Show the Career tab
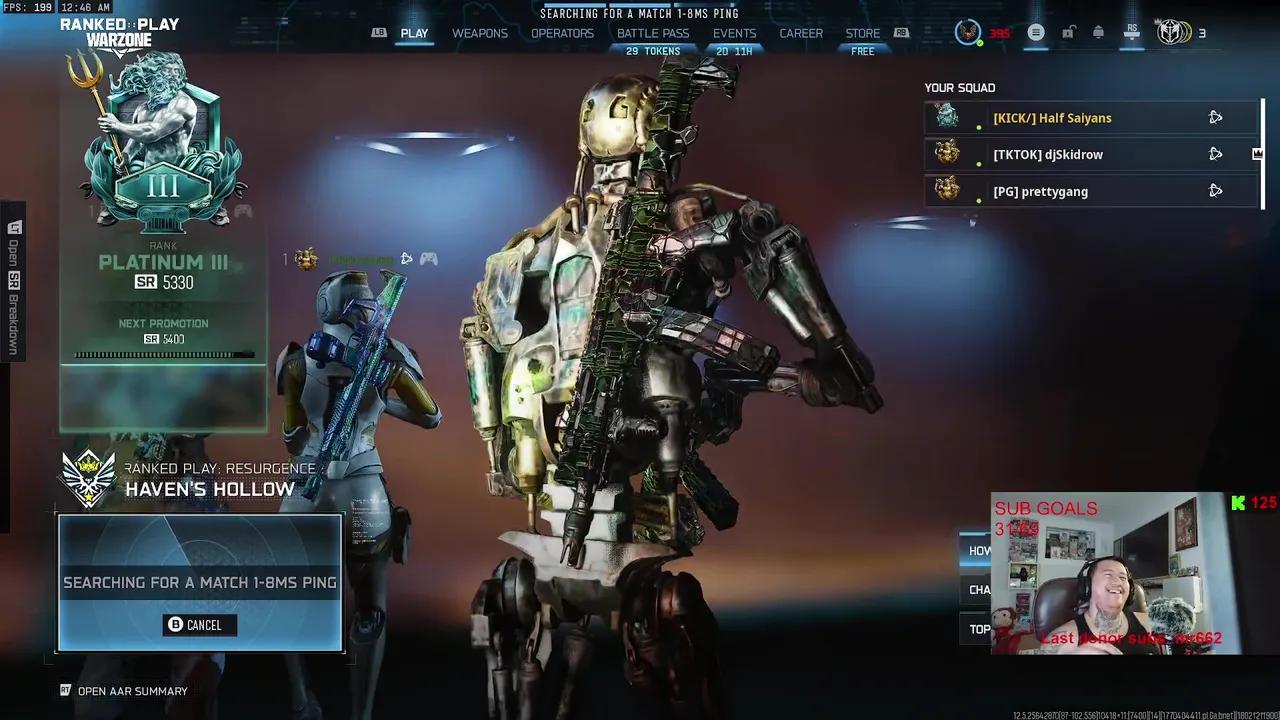The height and width of the screenshot is (720, 1280). coord(801,33)
